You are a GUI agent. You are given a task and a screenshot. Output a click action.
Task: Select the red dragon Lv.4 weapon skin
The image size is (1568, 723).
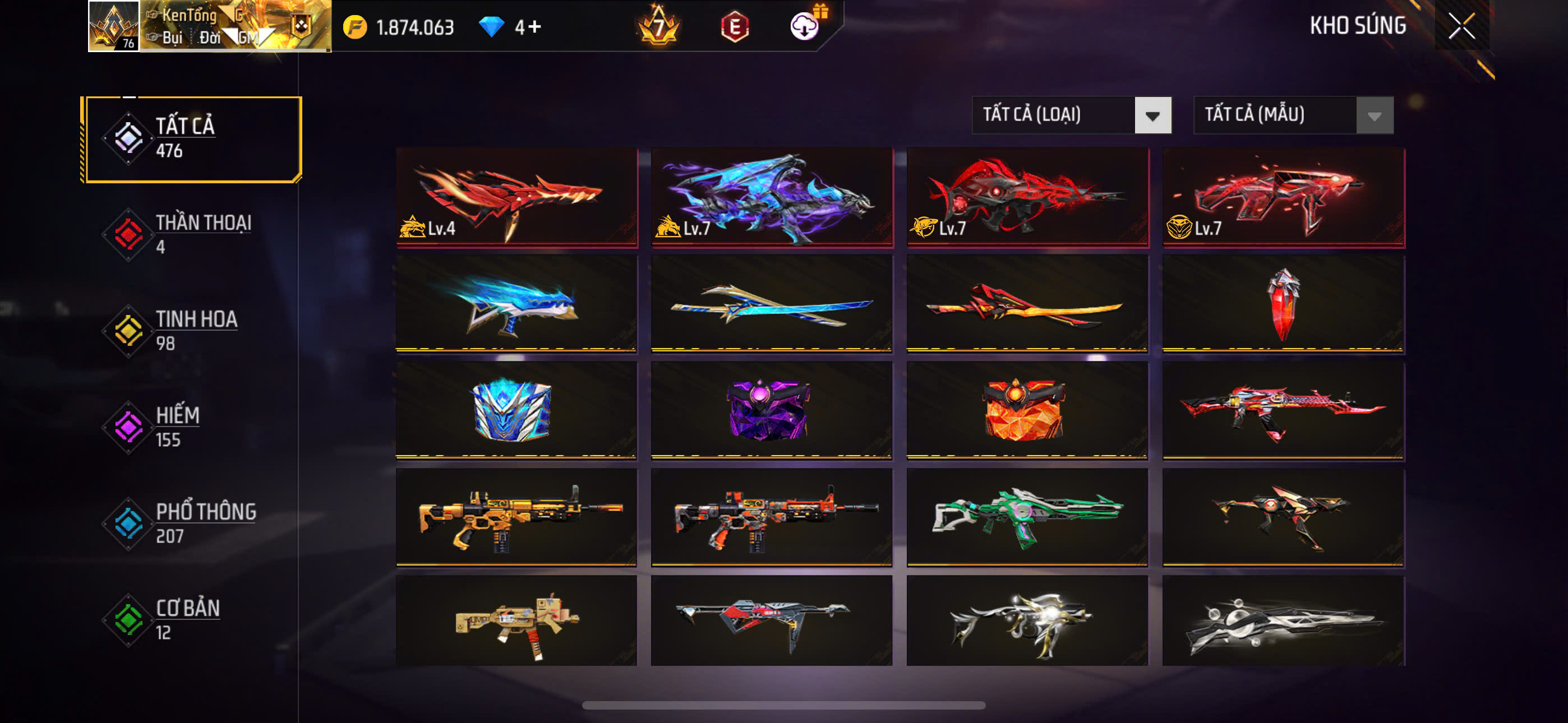(x=516, y=197)
